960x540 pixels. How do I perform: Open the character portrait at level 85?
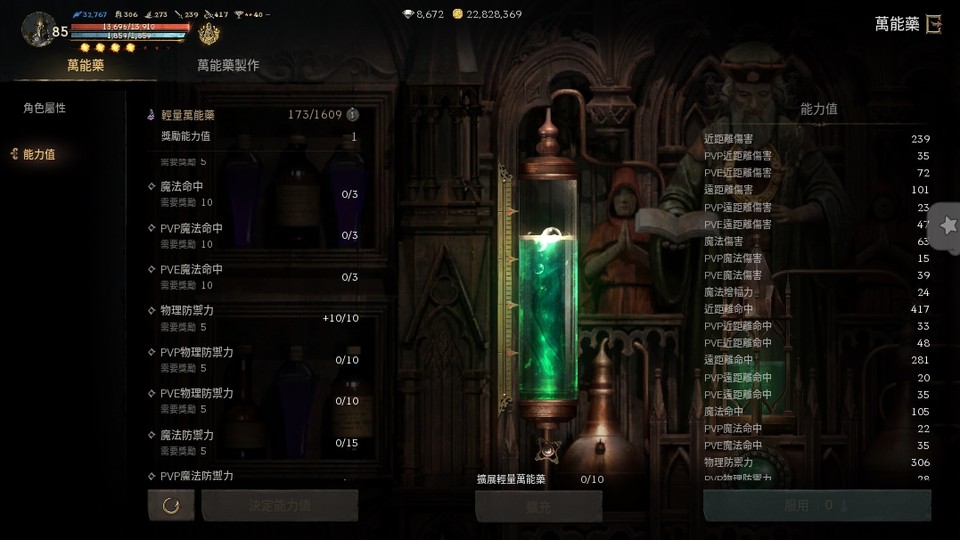[x=38, y=29]
